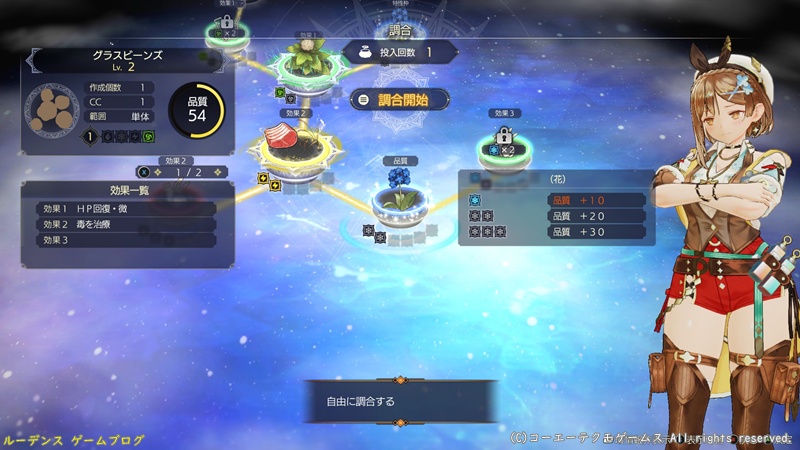Choose the green plant 効果1 material node
This screenshot has height=450, width=800.
tap(303, 60)
